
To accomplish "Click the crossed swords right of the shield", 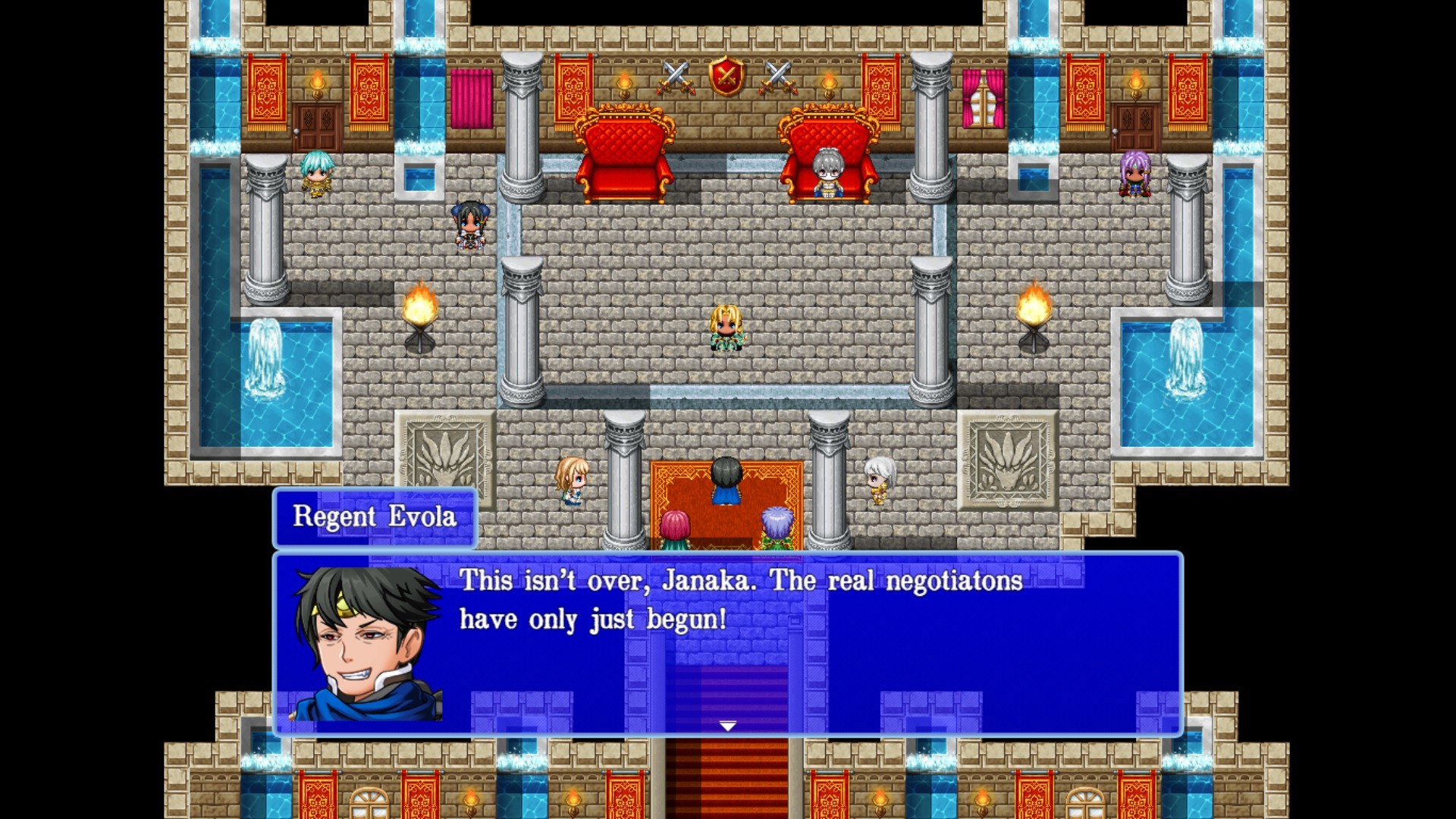I will [778, 77].
